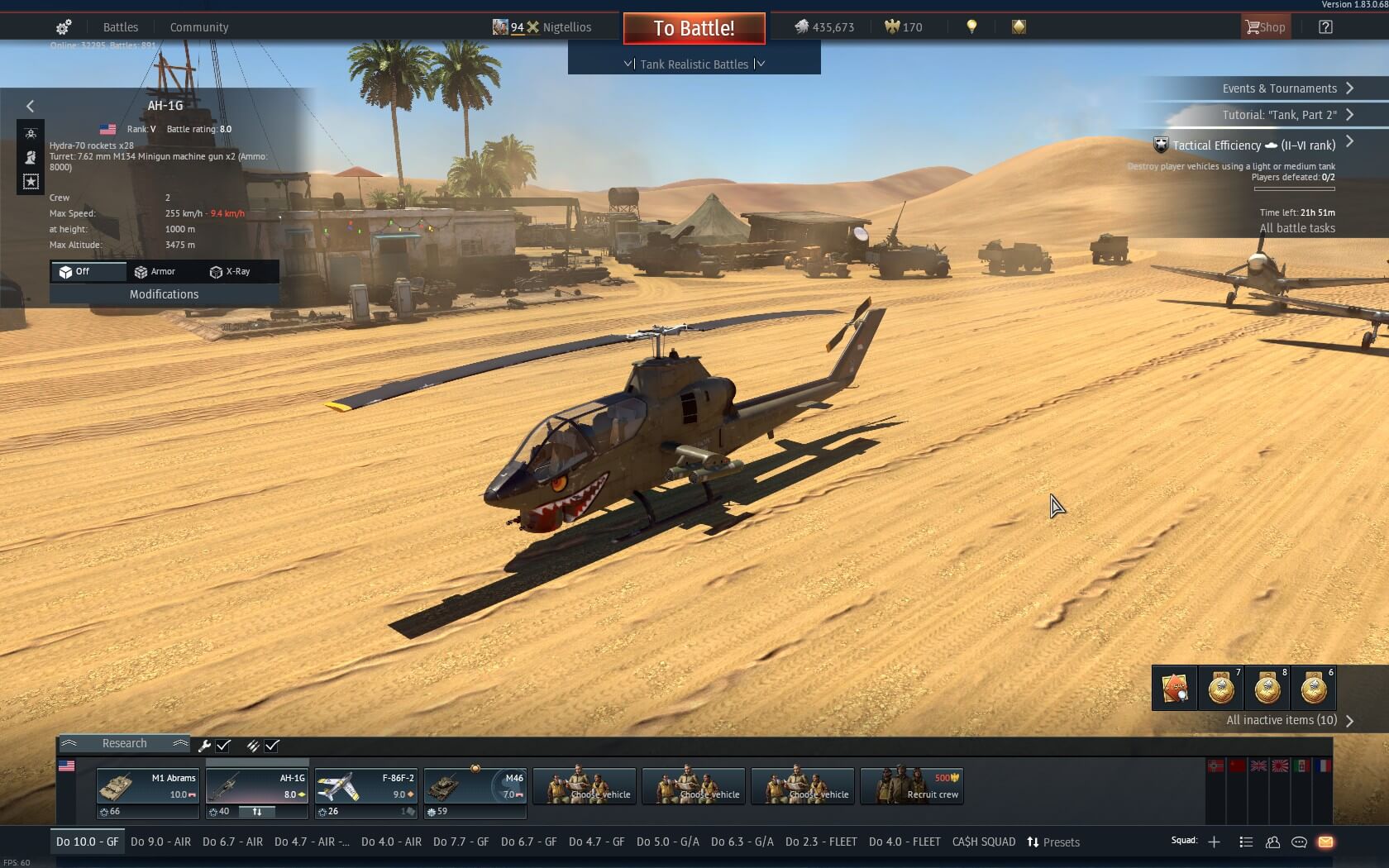Open the Tank Realistic Battles mode selector
1389x868 pixels.
694,64
